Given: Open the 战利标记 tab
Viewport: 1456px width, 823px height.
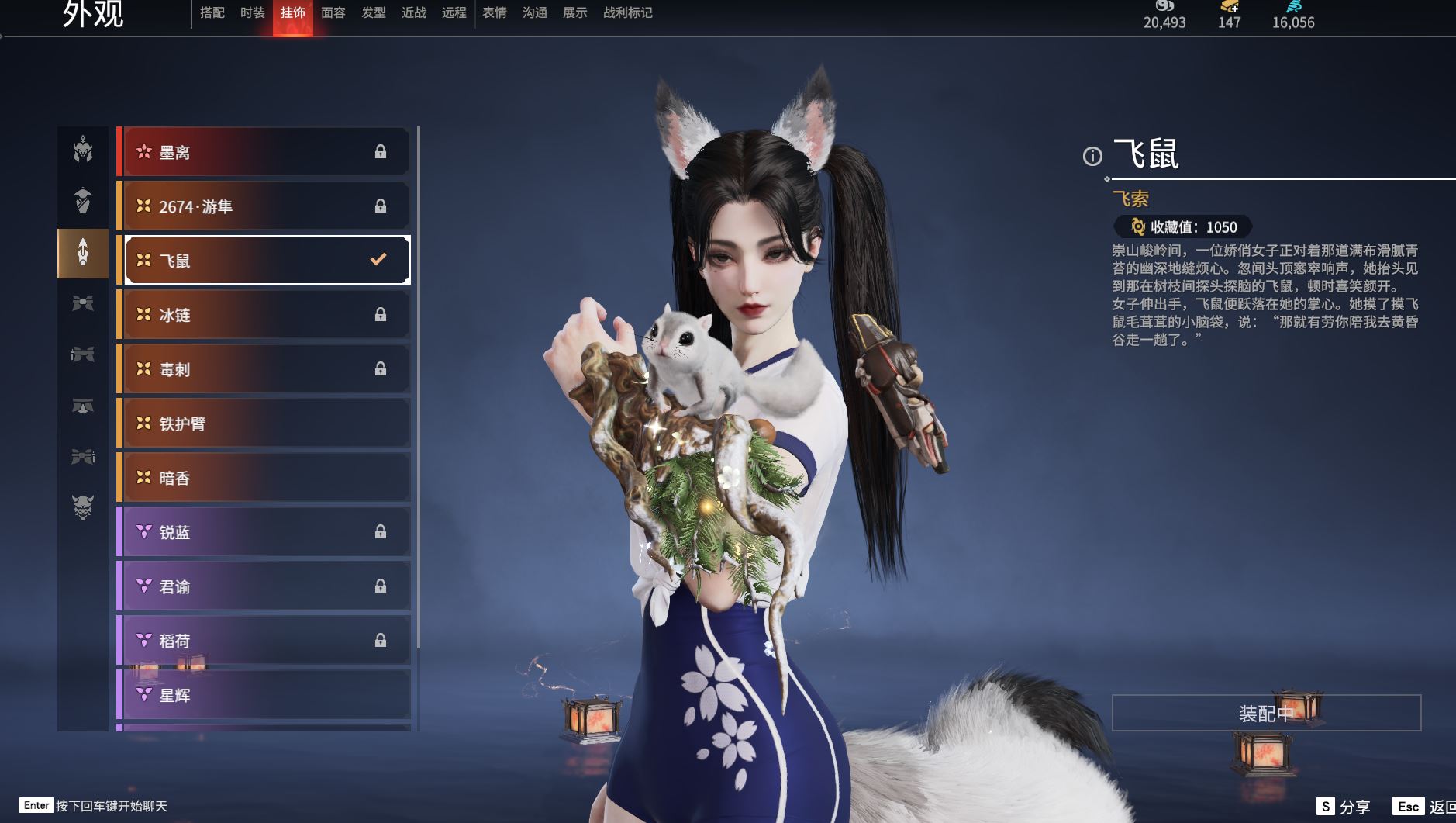Looking at the screenshot, I should point(627,13).
